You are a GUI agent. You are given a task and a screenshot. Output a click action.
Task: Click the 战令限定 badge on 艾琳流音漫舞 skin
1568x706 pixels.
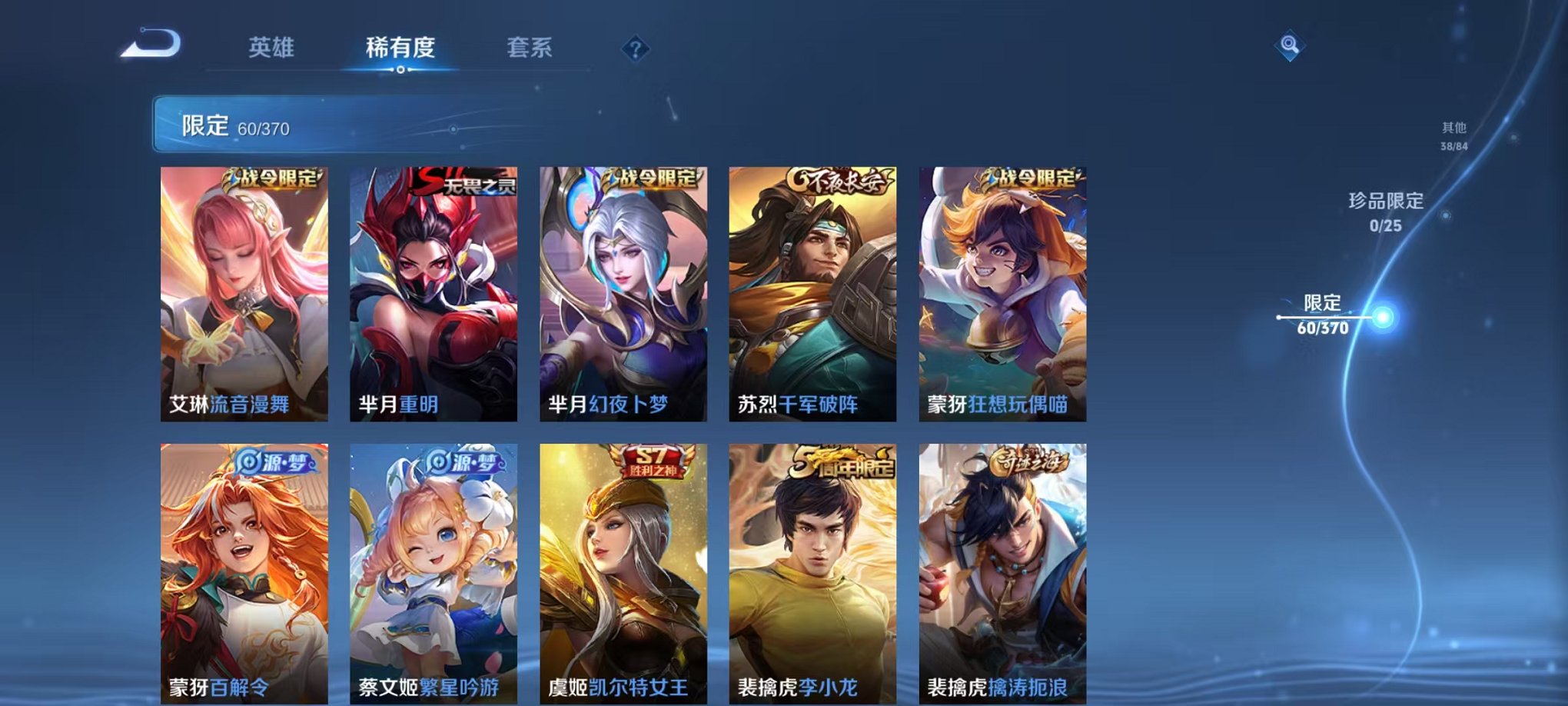tap(274, 178)
